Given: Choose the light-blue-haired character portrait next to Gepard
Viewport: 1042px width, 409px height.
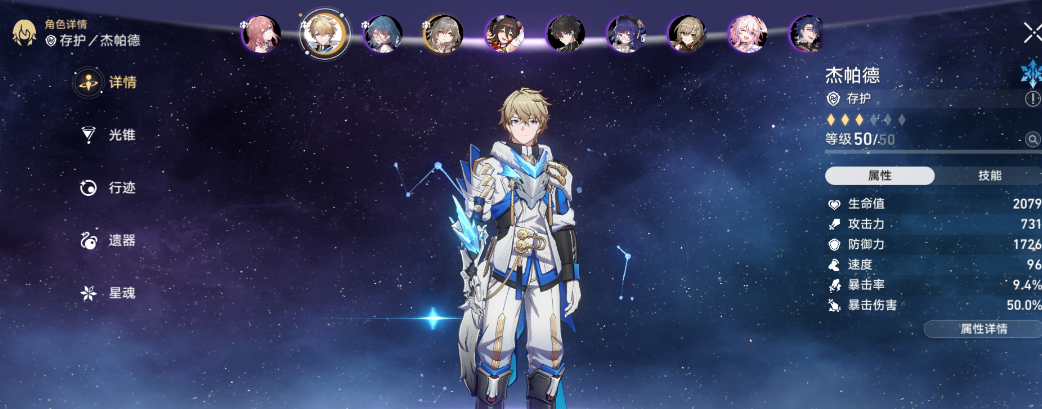Looking at the screenshot, I should coord(381,34).
